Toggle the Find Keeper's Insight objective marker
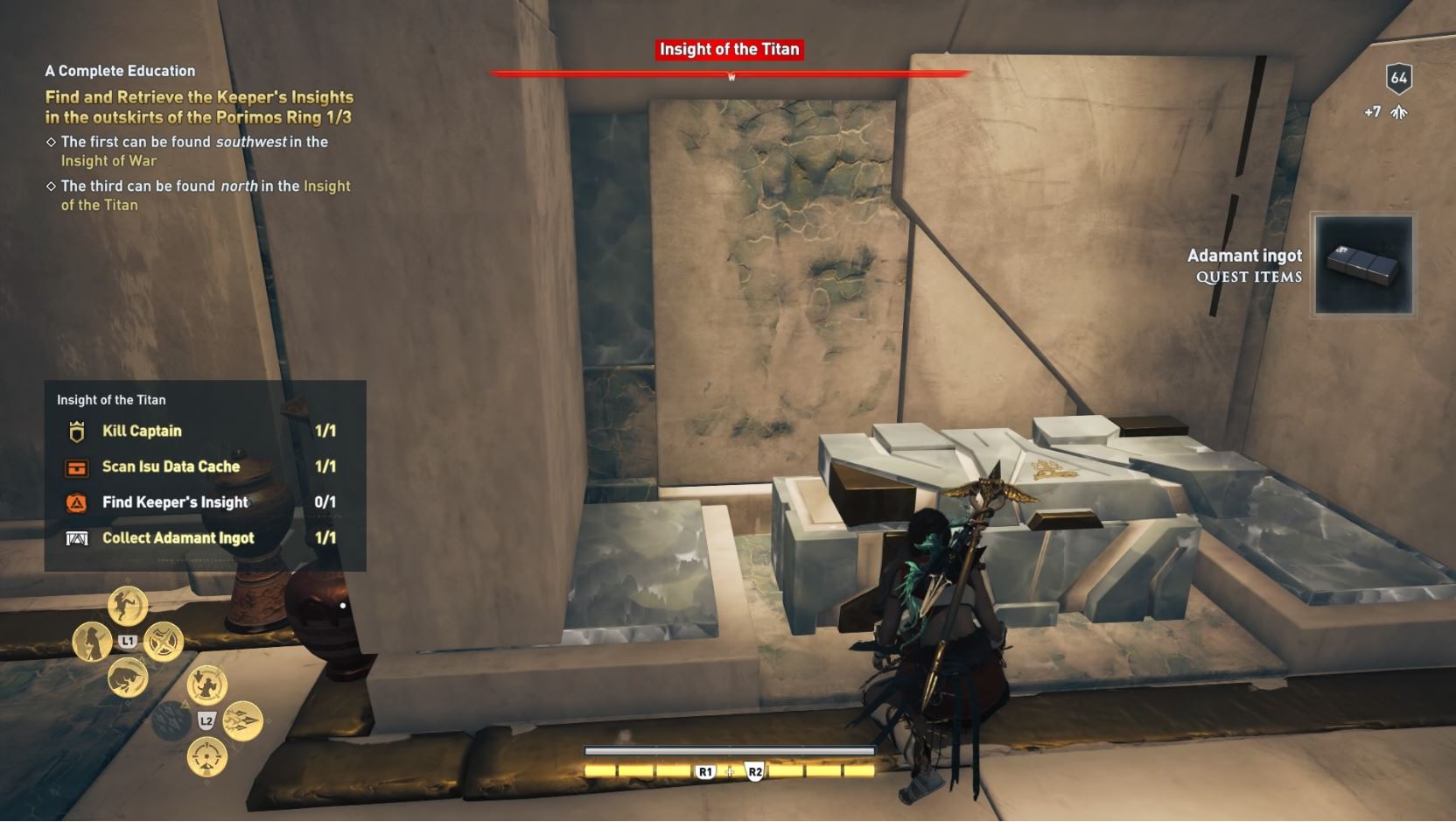Image resolution: width=1456 pixels, height=822 pixels. click(x=77, y=502)
